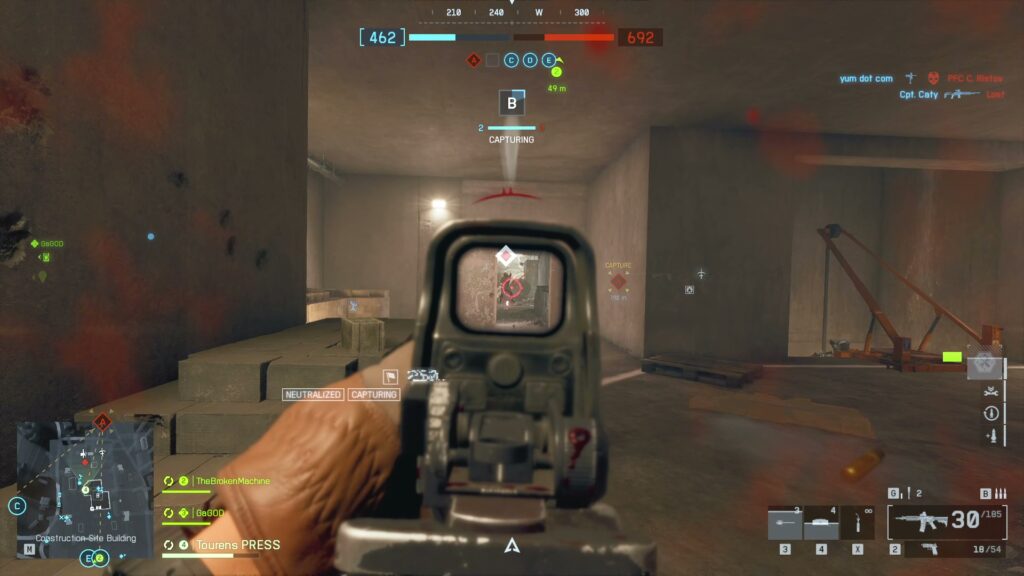Click the red objective A icon at top
Screen dimensions: 1024x576
pos(474,60)
